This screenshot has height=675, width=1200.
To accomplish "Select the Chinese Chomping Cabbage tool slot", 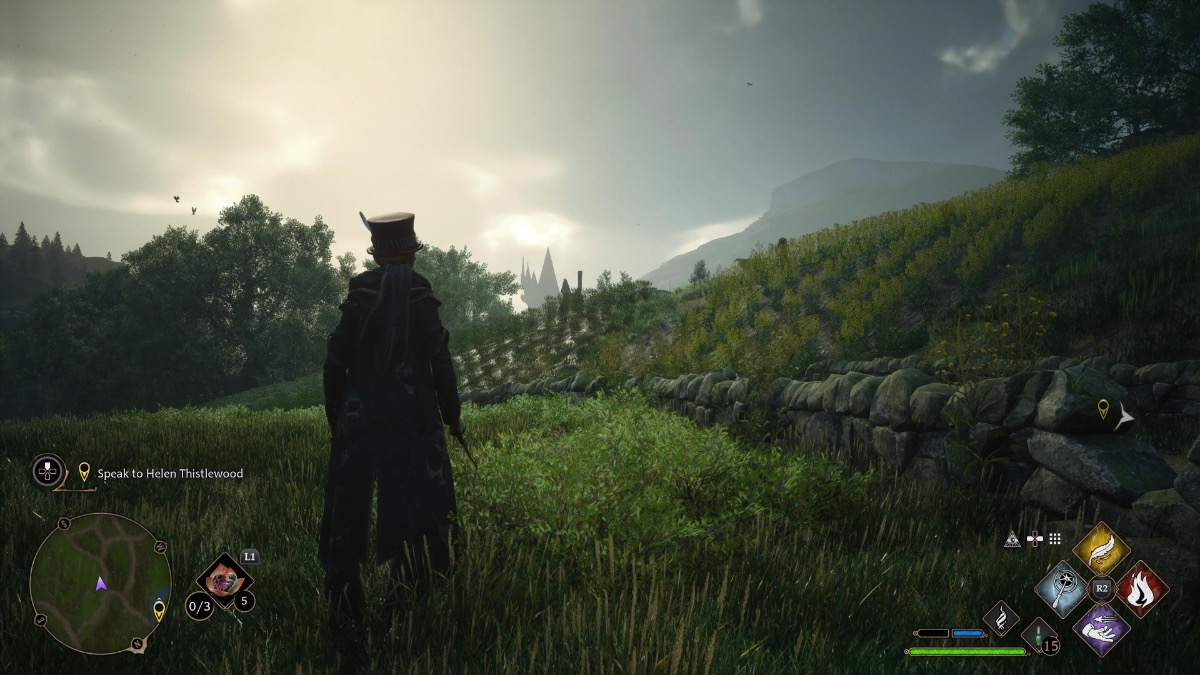I will [223, 579].
